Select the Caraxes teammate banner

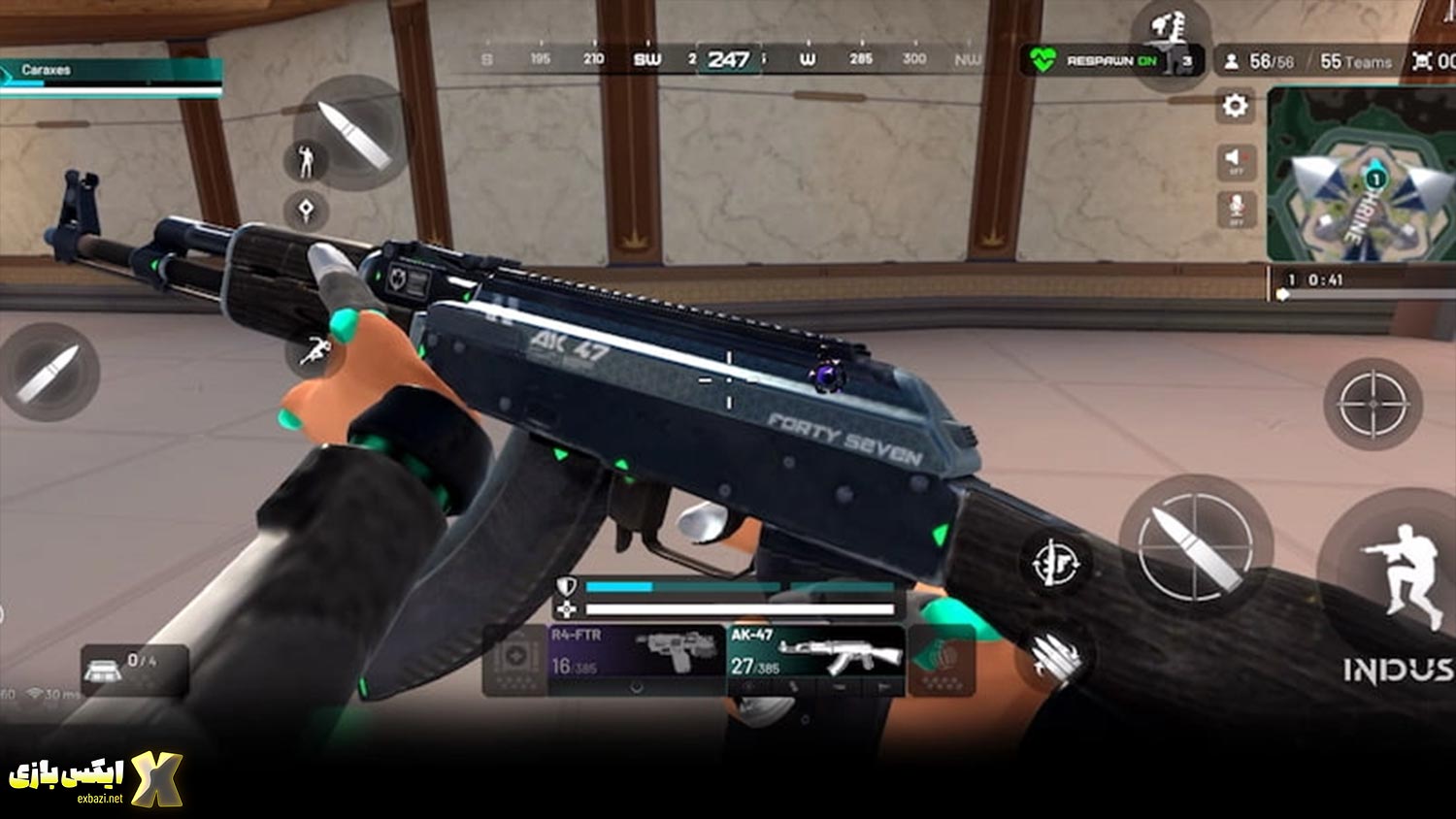coord(111,77)
